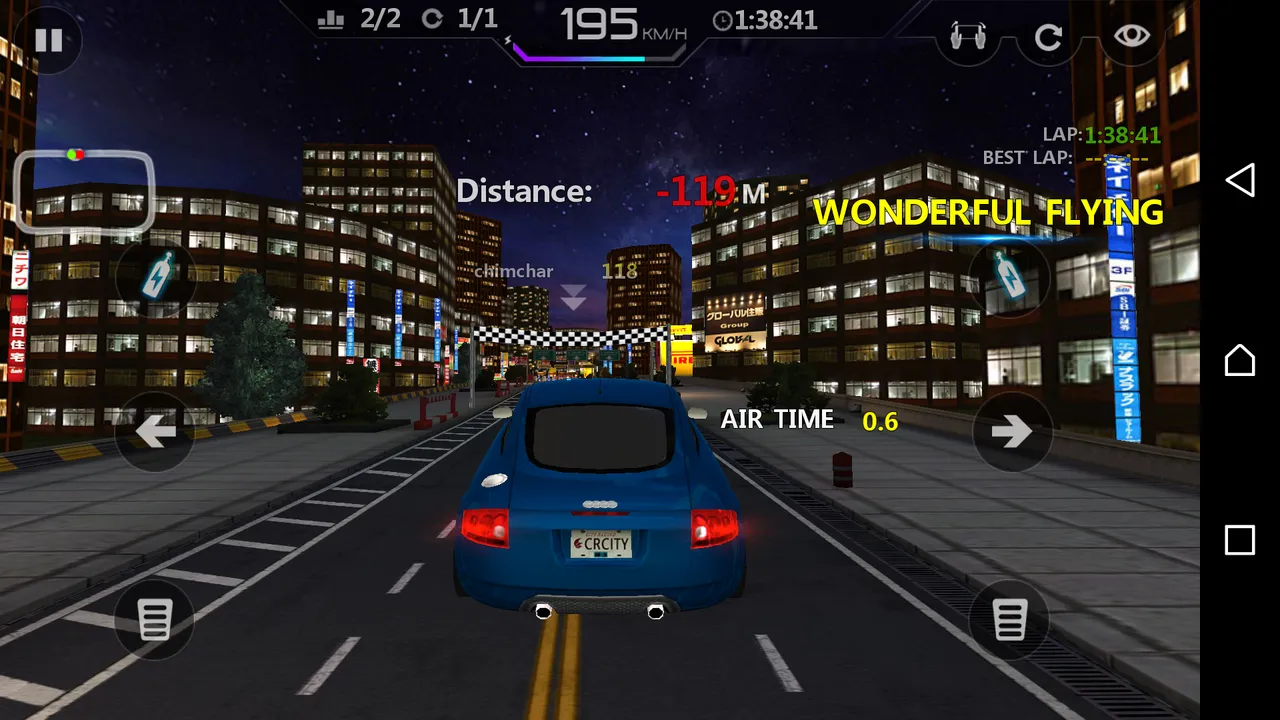Screen dimensions: 1280x720
Task: Switch camera view with the eye icon
Action: click(1132, 37)
